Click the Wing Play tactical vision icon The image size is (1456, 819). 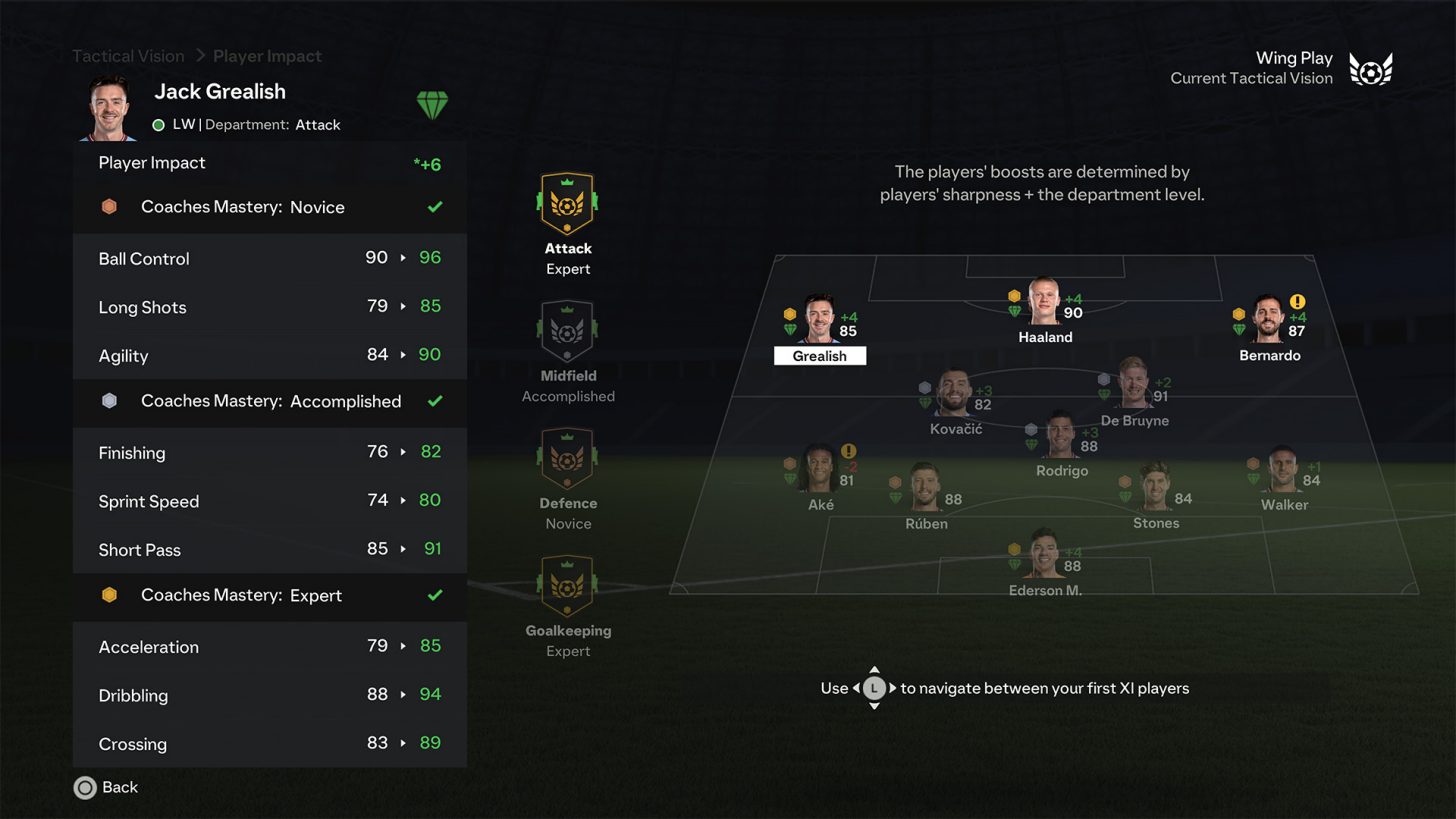pyautogui.click(x=1370, y=68)
